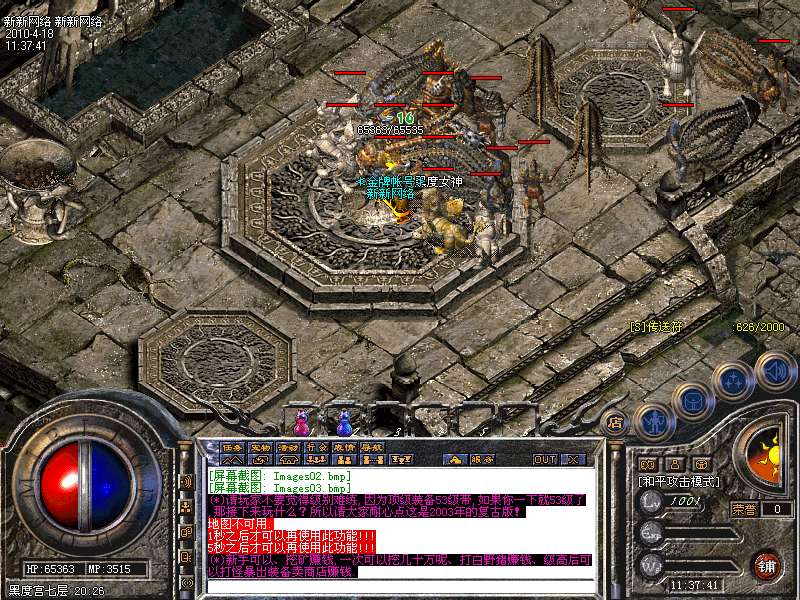
Task: Open the 导航 navigation button
Action: 372,447
